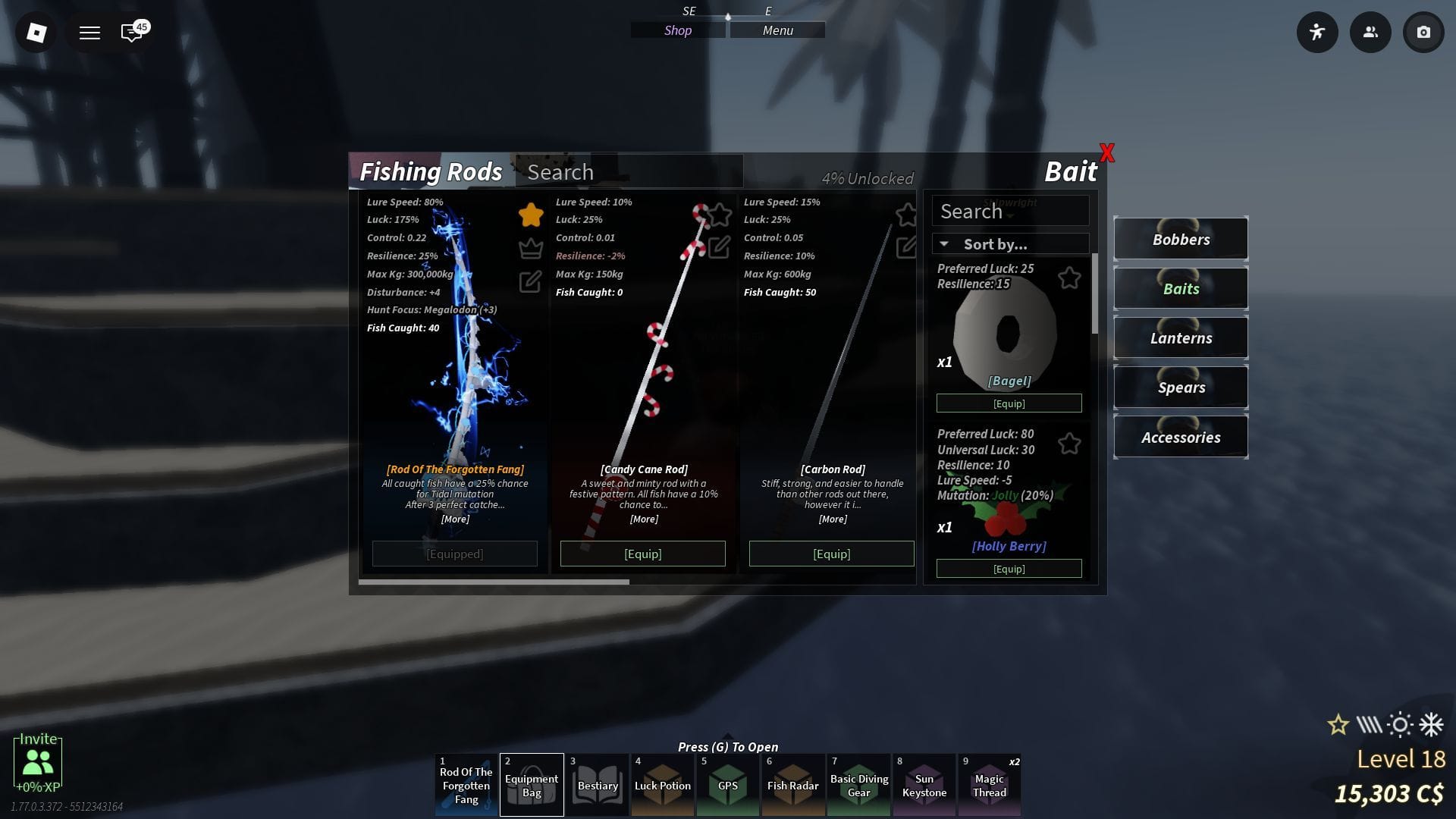Click the Fishing Rods search field
This screenshot has width=1456, height=819.
coord(629,172)
